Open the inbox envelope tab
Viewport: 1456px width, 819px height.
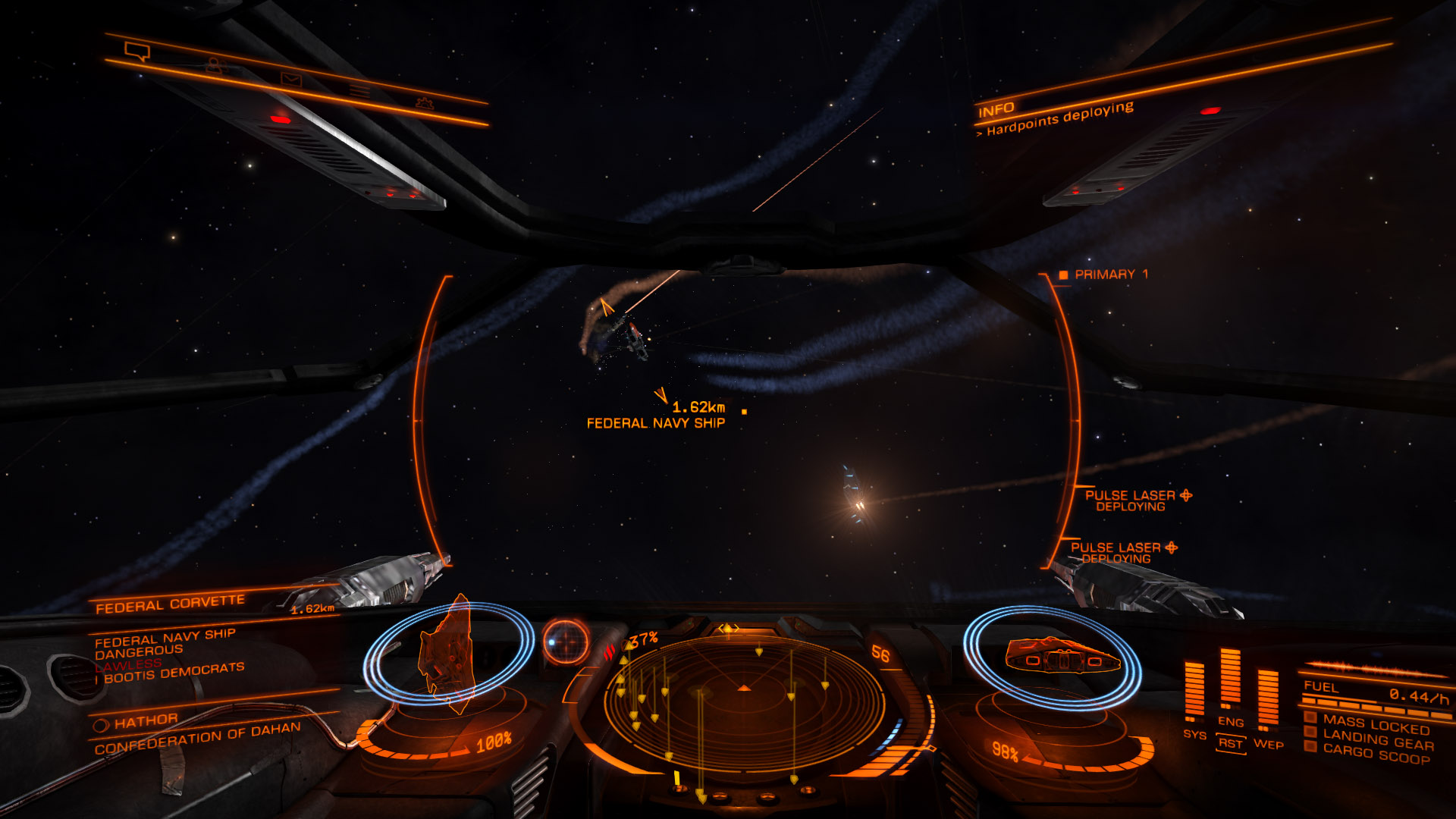pos(291,79)
